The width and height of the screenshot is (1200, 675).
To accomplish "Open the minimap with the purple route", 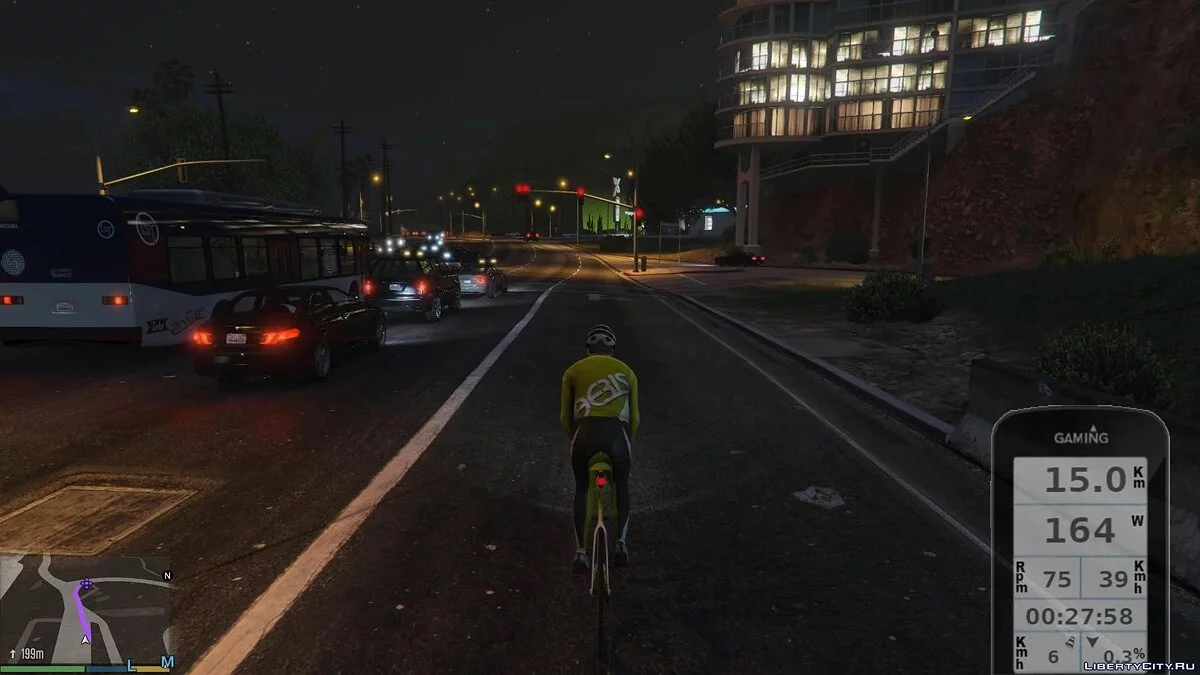I will 85,609.
